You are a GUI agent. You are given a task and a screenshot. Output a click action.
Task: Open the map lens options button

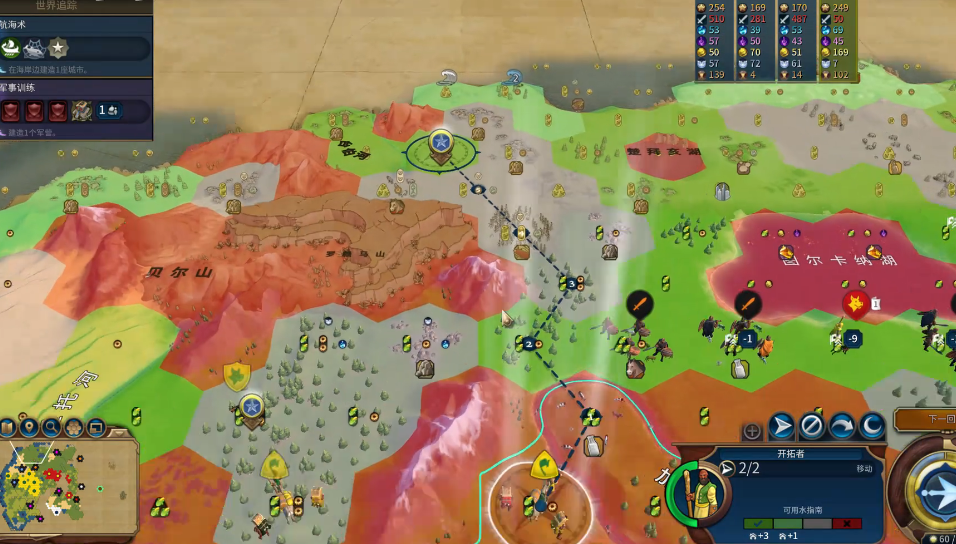tap(7, 427)
